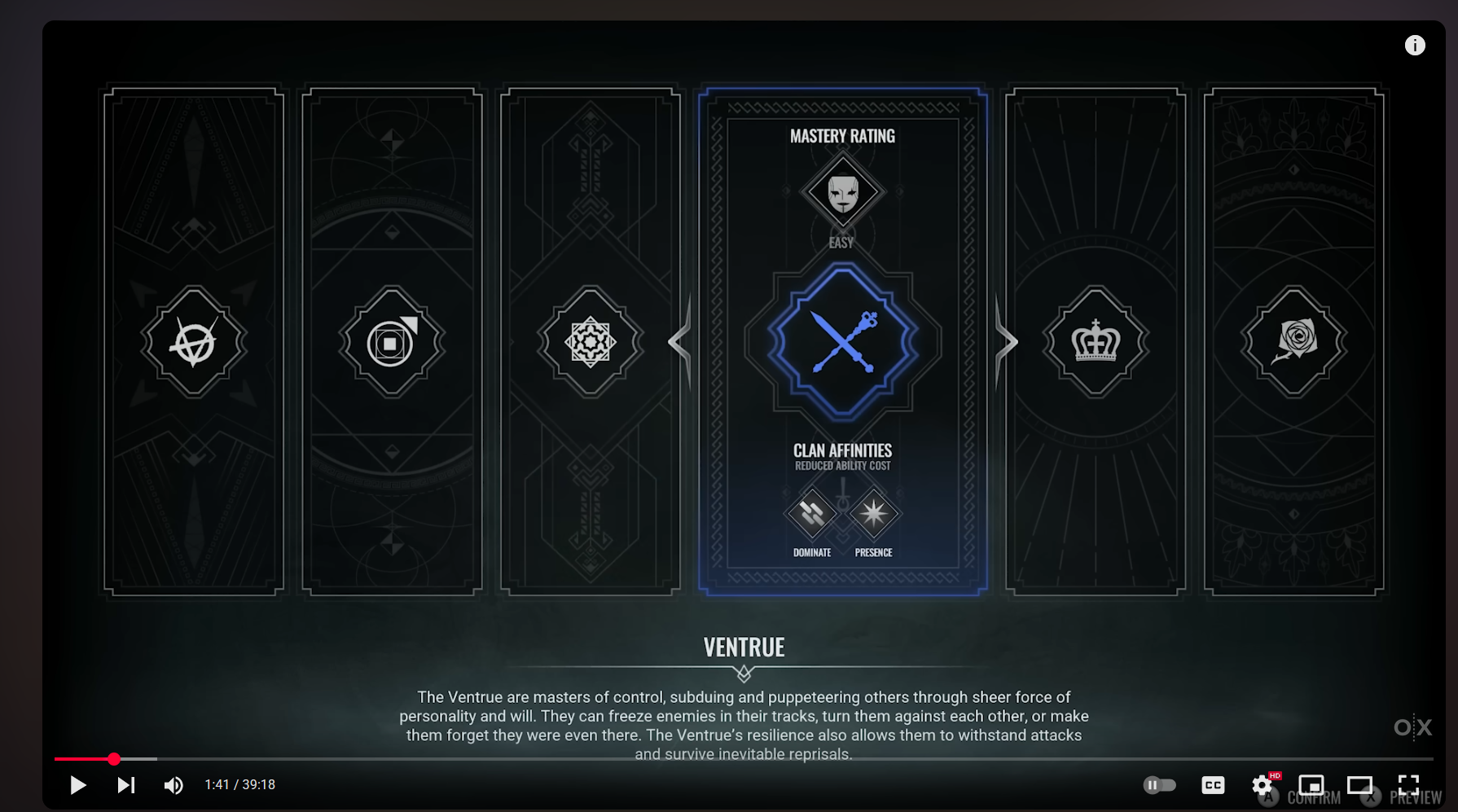Go to the previous clan with left arrow
1458x812 pixels.
tap(681, 342)
